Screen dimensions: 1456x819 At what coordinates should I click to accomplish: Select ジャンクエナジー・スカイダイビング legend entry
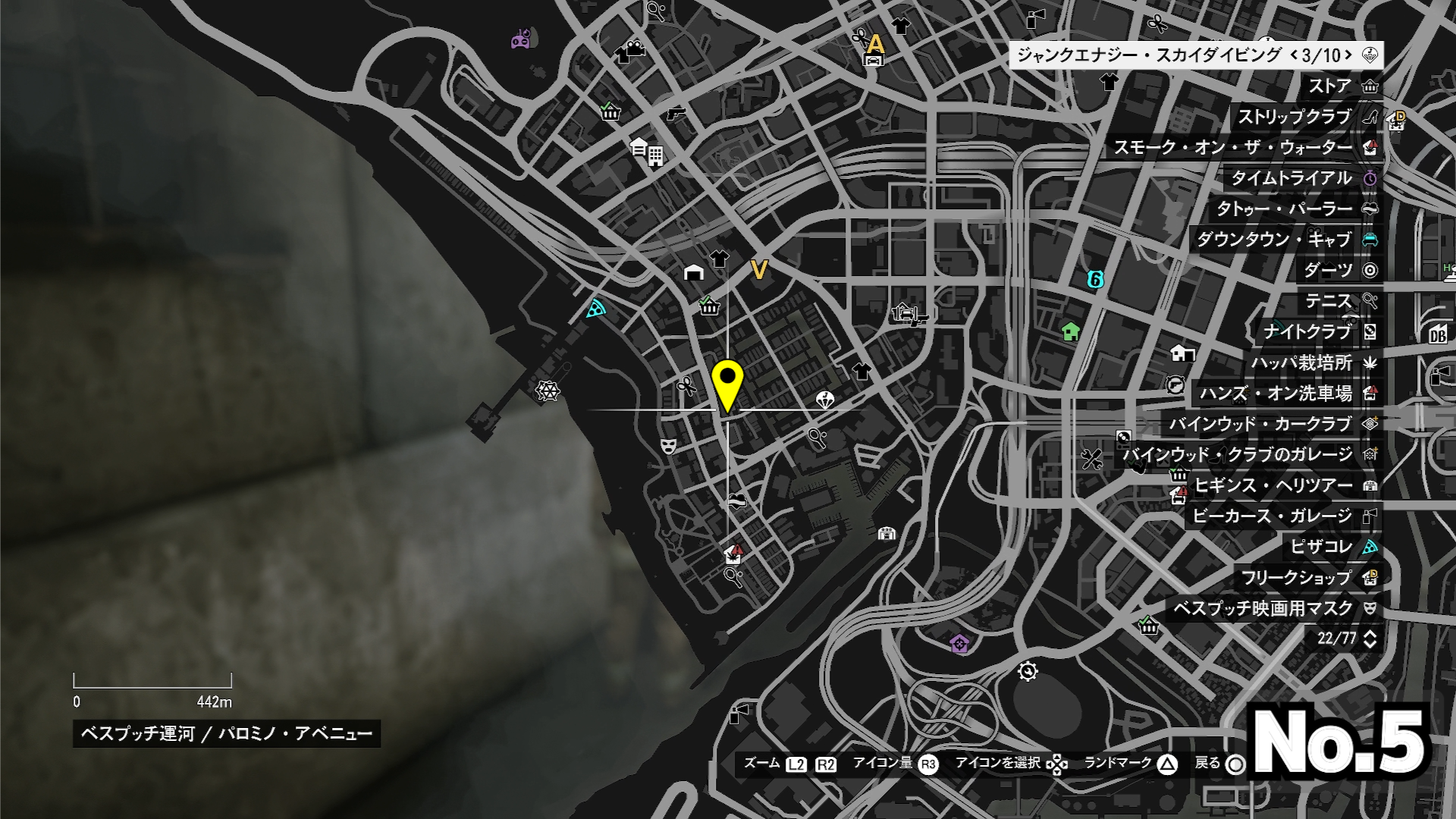pyautogui.click(x=1195, y=55)
